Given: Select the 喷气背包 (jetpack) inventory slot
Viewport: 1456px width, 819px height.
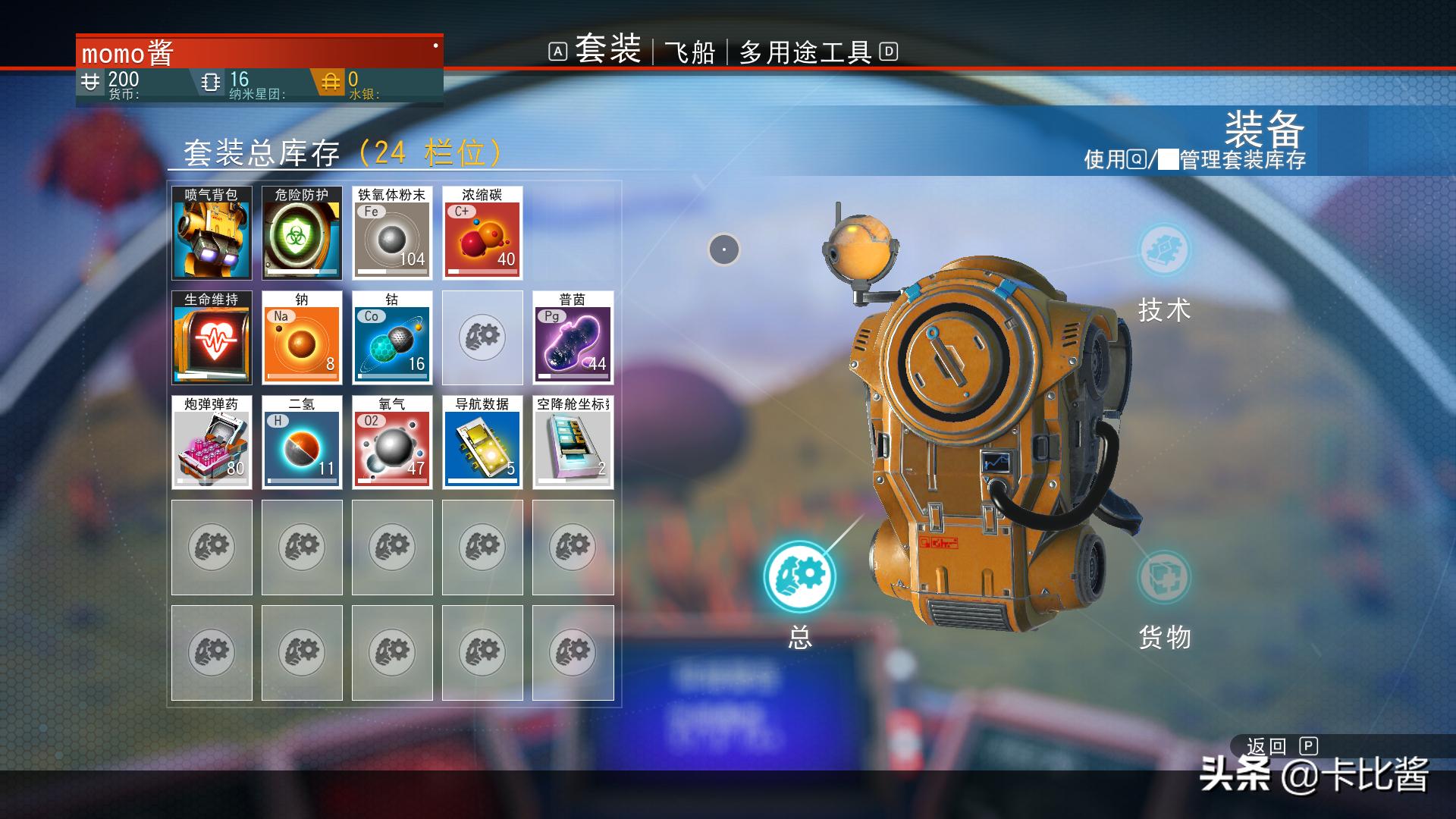Looking at the screenshot, I should click(212, 234).
